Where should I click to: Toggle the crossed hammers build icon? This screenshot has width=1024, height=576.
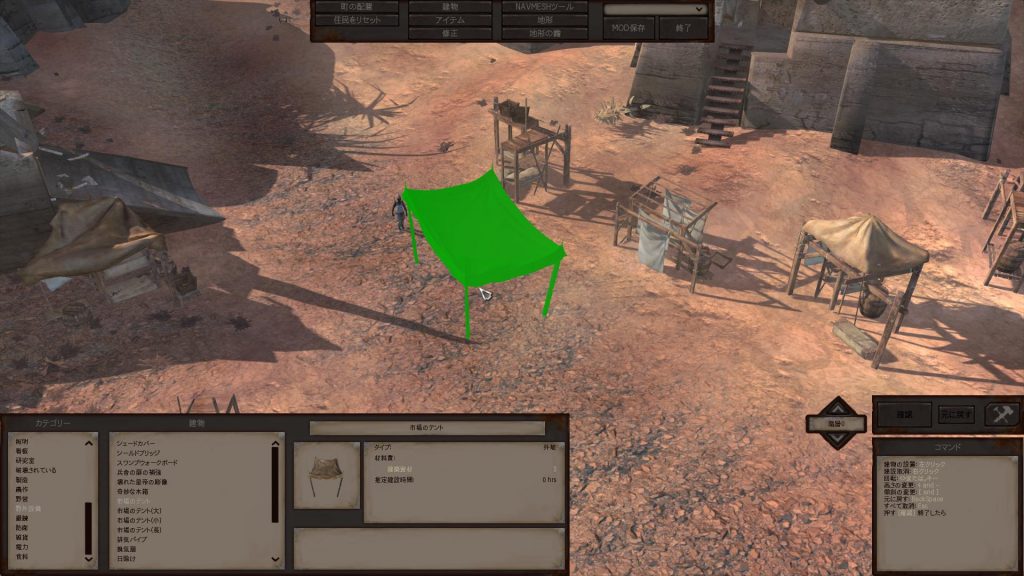click(x=1001, y=414)
